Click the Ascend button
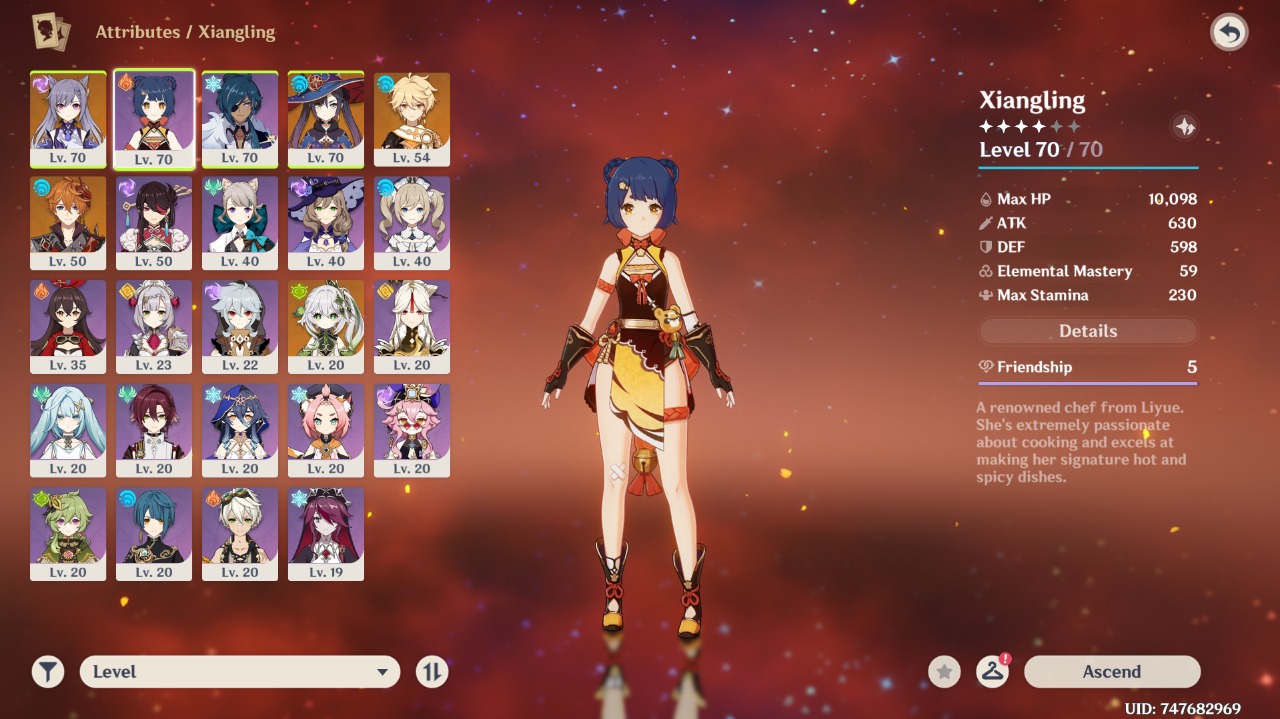 click(x=1111, y=672)
